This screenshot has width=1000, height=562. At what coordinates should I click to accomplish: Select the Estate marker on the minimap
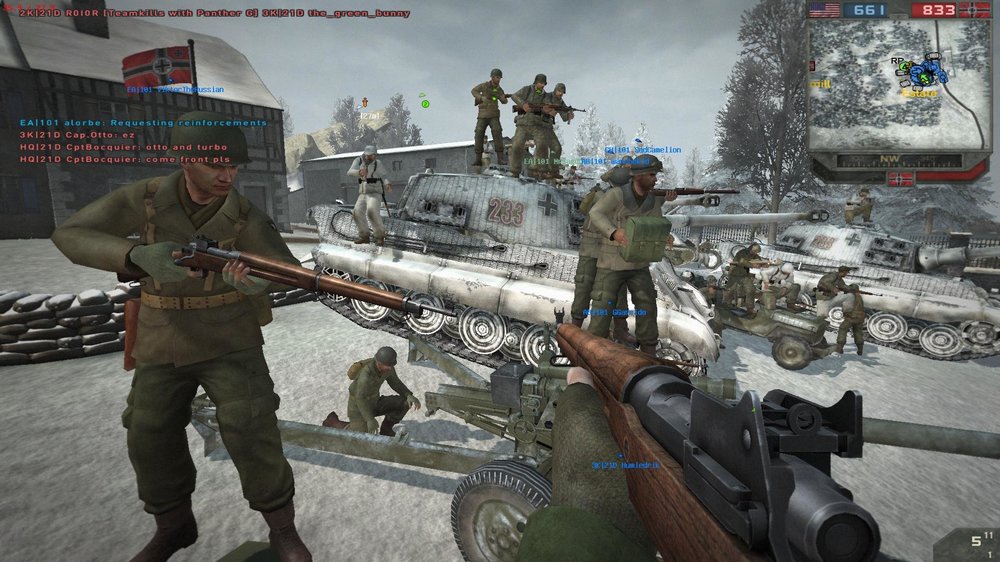pyautogui.click(x=918, y=93)
